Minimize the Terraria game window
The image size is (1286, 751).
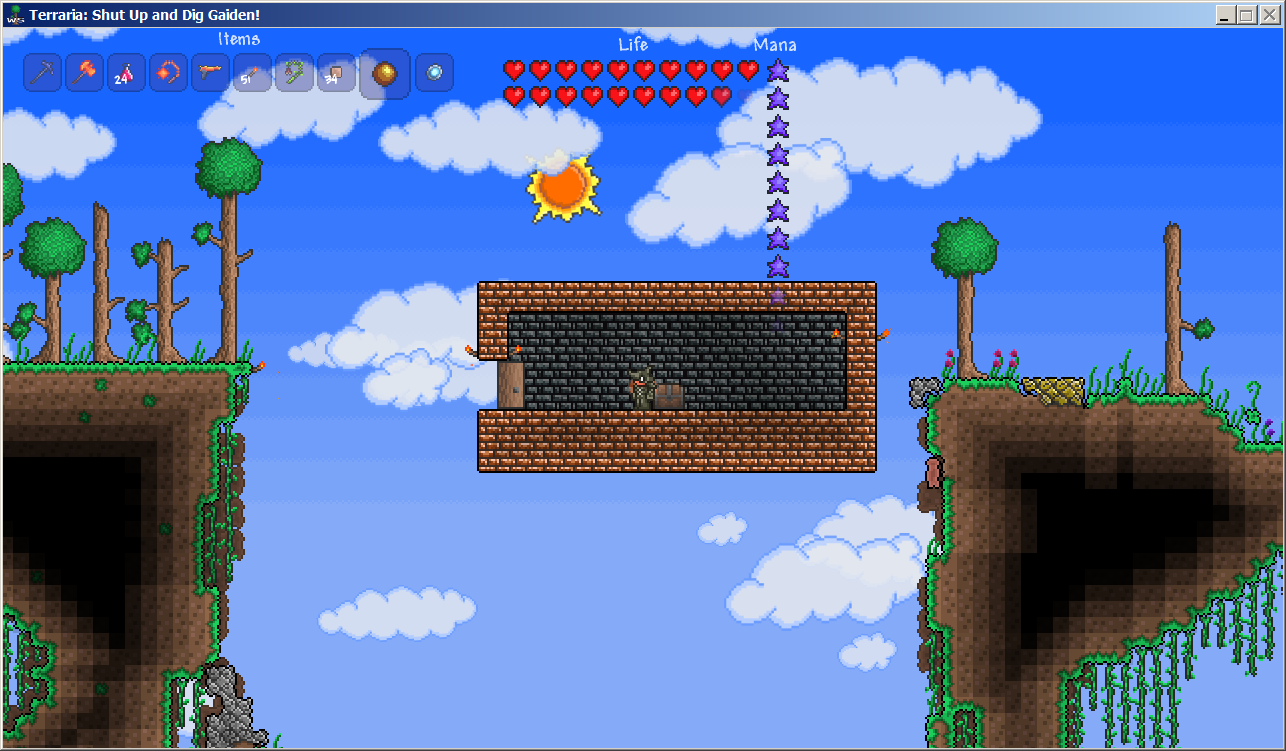point(1225,15)
